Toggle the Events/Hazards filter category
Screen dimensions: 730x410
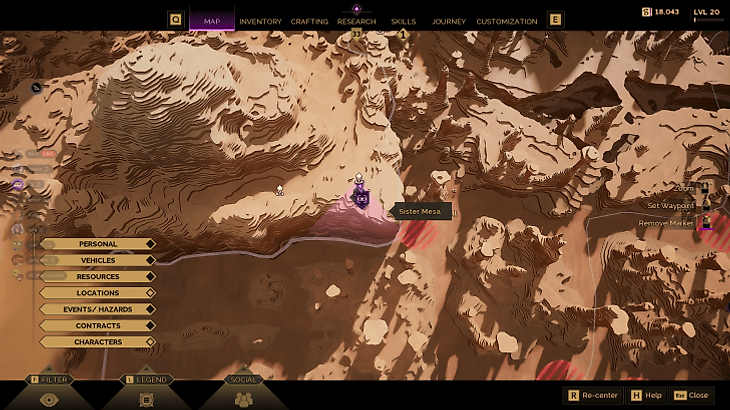coord(98,309)
